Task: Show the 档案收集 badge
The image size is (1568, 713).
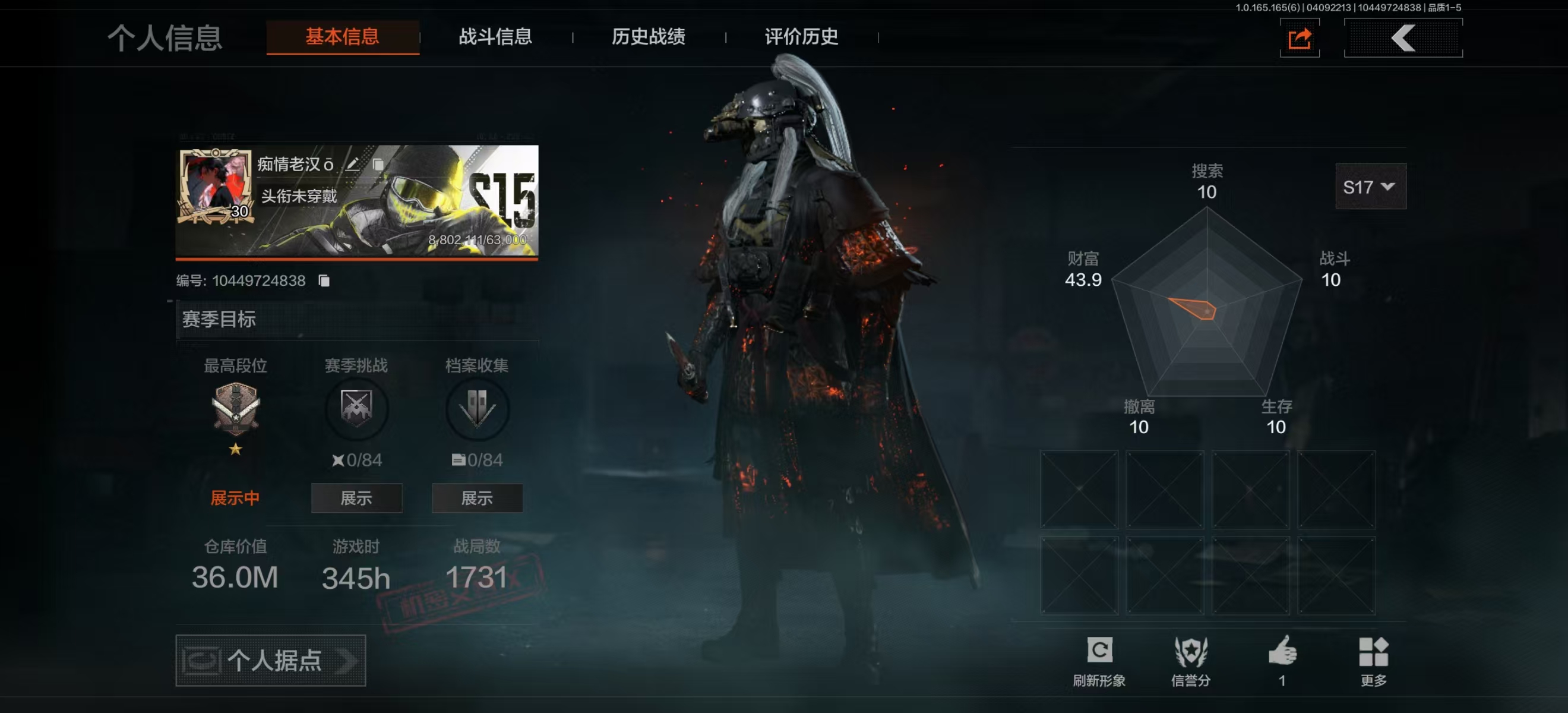Action: click(x=476, y=498)
